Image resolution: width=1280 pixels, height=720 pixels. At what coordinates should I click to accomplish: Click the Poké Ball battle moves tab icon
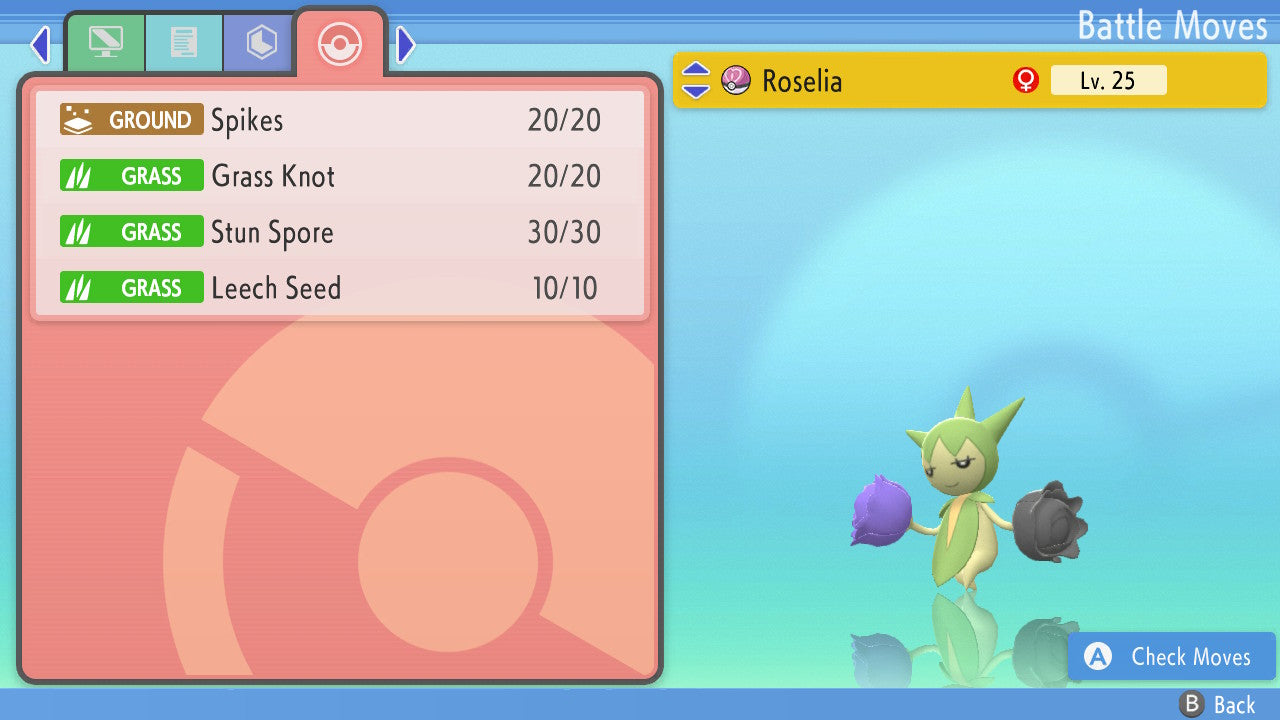click(340, 44)
